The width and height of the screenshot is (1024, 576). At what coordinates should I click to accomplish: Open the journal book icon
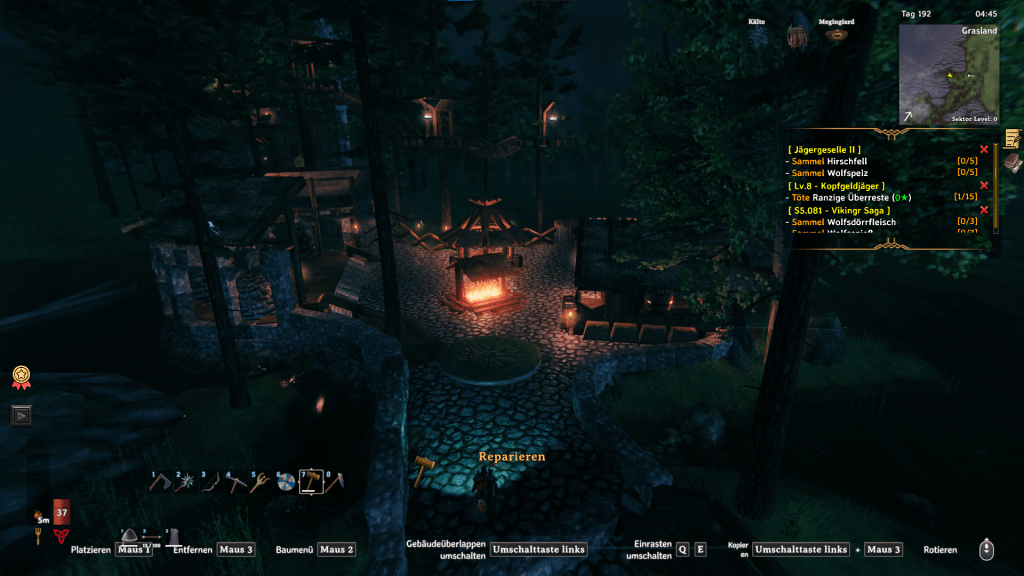1012,161
